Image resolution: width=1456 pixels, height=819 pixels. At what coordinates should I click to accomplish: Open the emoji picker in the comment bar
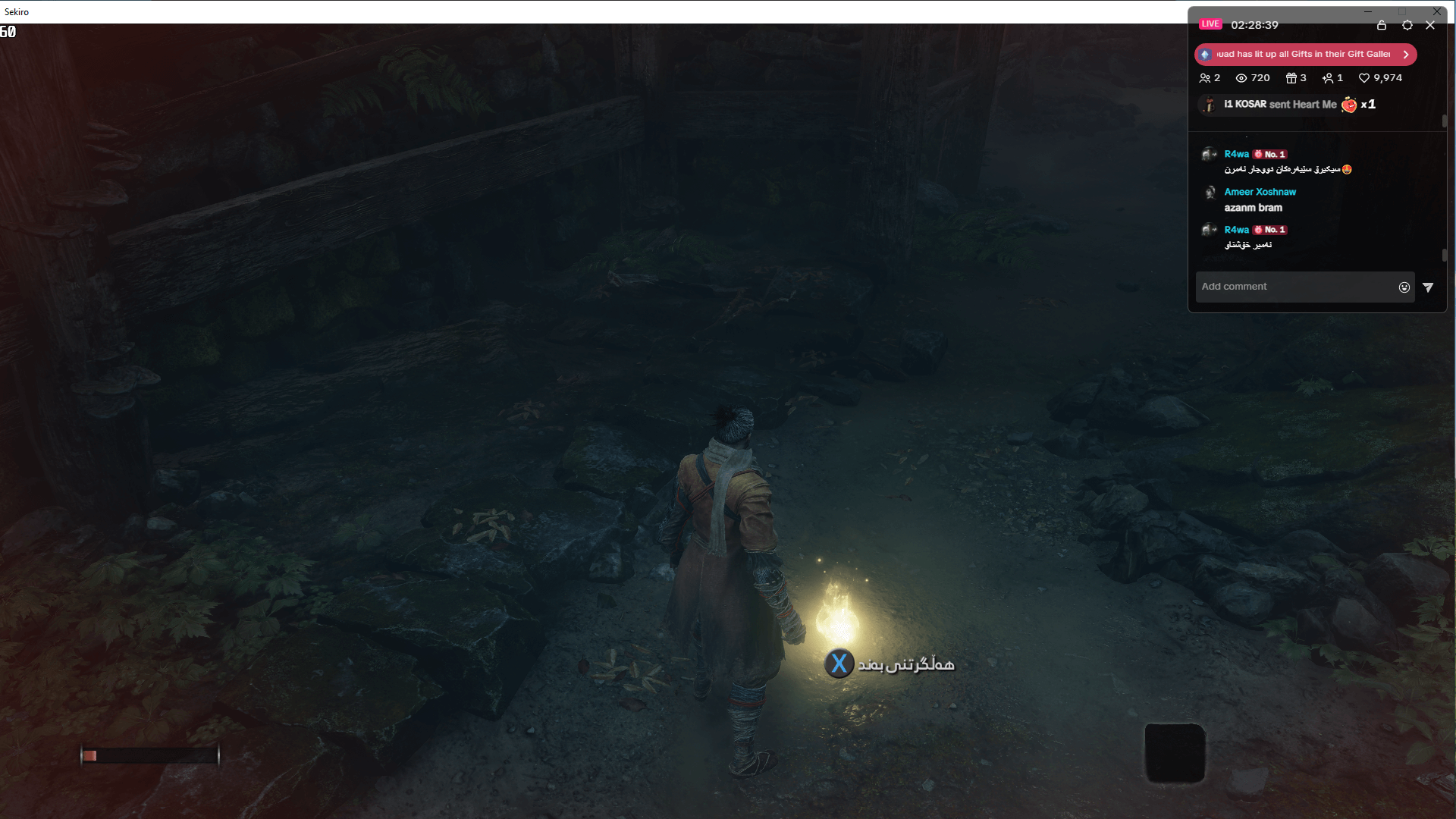coord(1404,287)
